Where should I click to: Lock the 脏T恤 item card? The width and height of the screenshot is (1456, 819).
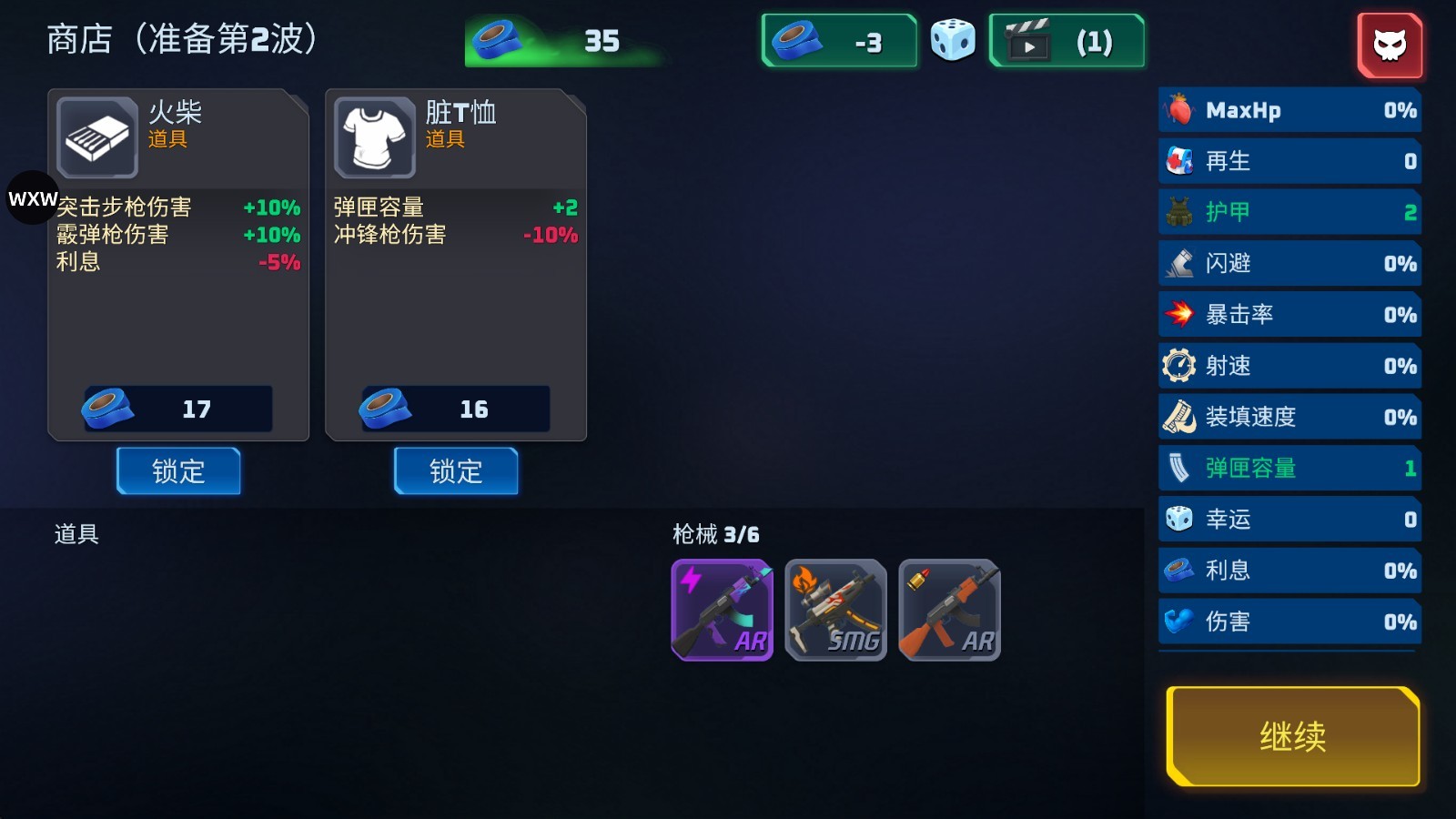coord(455,471)
